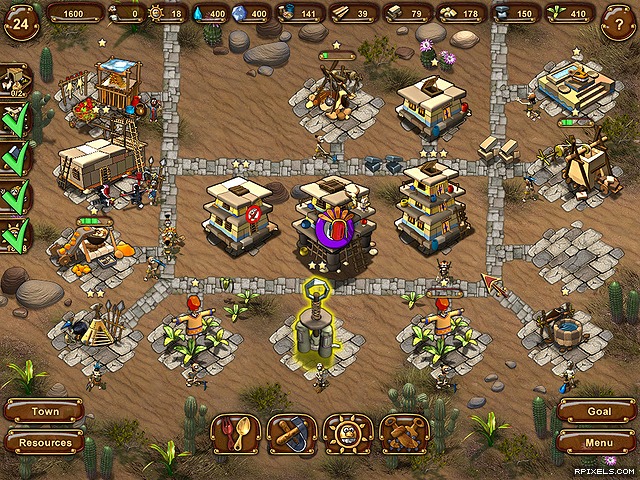Screen dimensions: 640x480
Task: Open the Resources panel
Action: [44, 442]
